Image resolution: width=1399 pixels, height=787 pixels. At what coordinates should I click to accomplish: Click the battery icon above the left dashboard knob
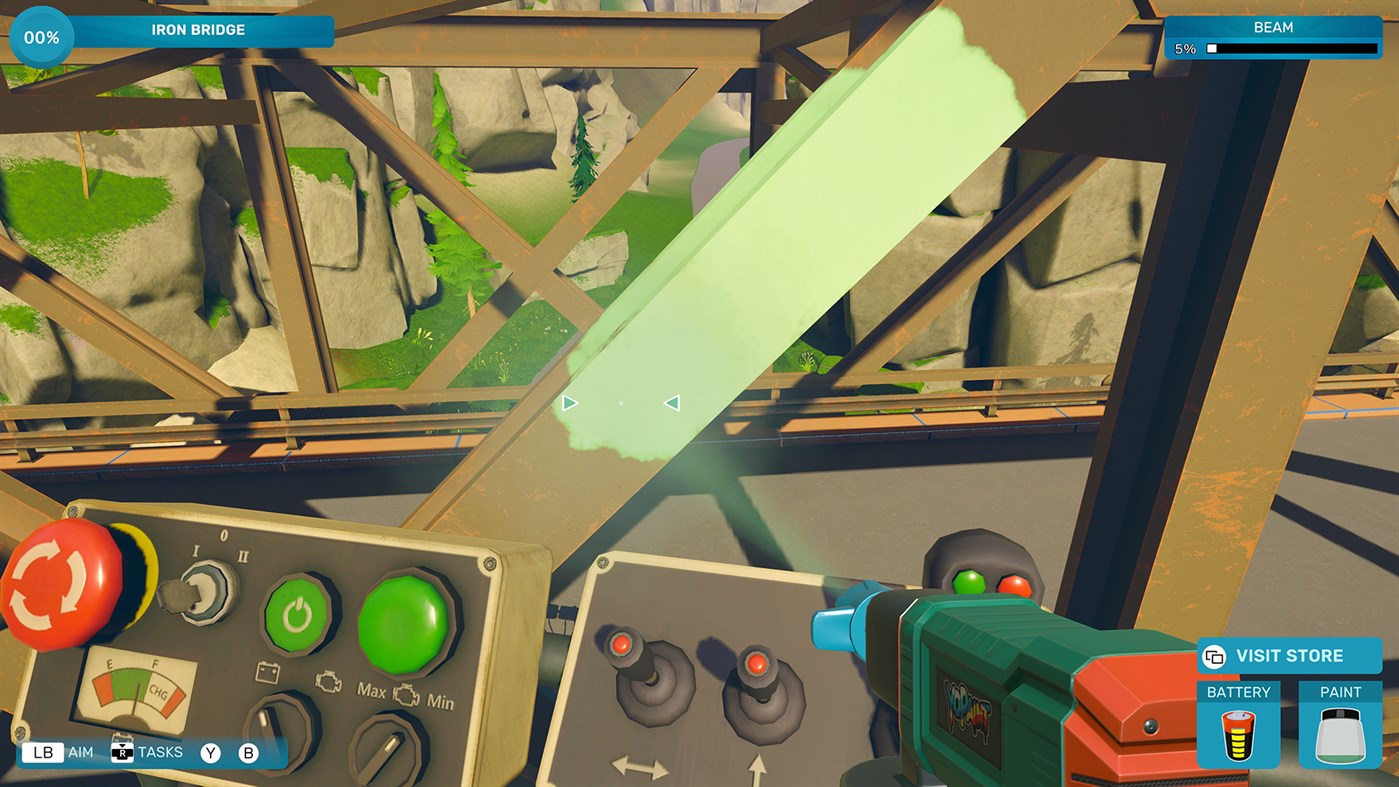(267, 671)
